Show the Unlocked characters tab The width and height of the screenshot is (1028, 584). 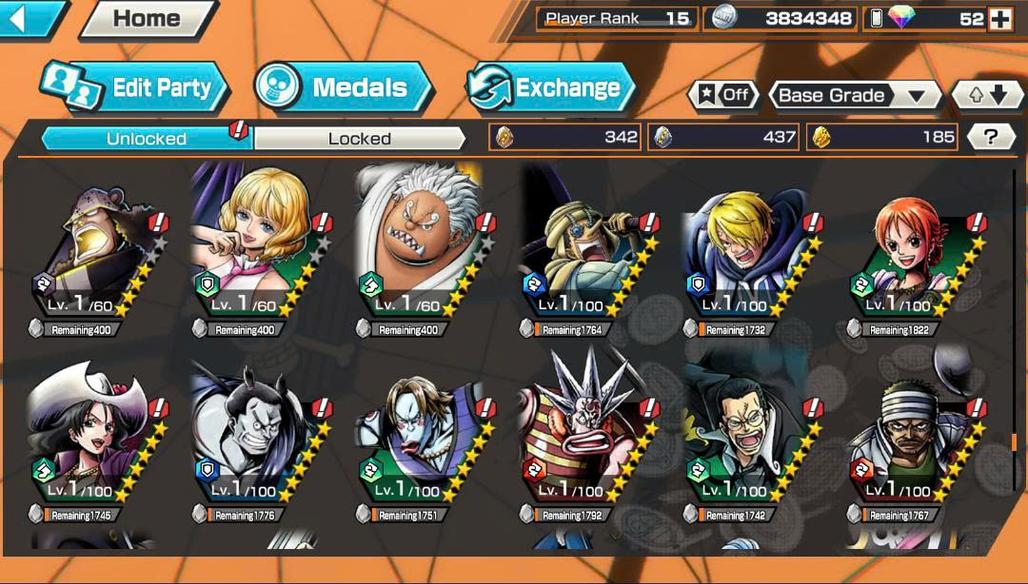click(x=146, y=138)
